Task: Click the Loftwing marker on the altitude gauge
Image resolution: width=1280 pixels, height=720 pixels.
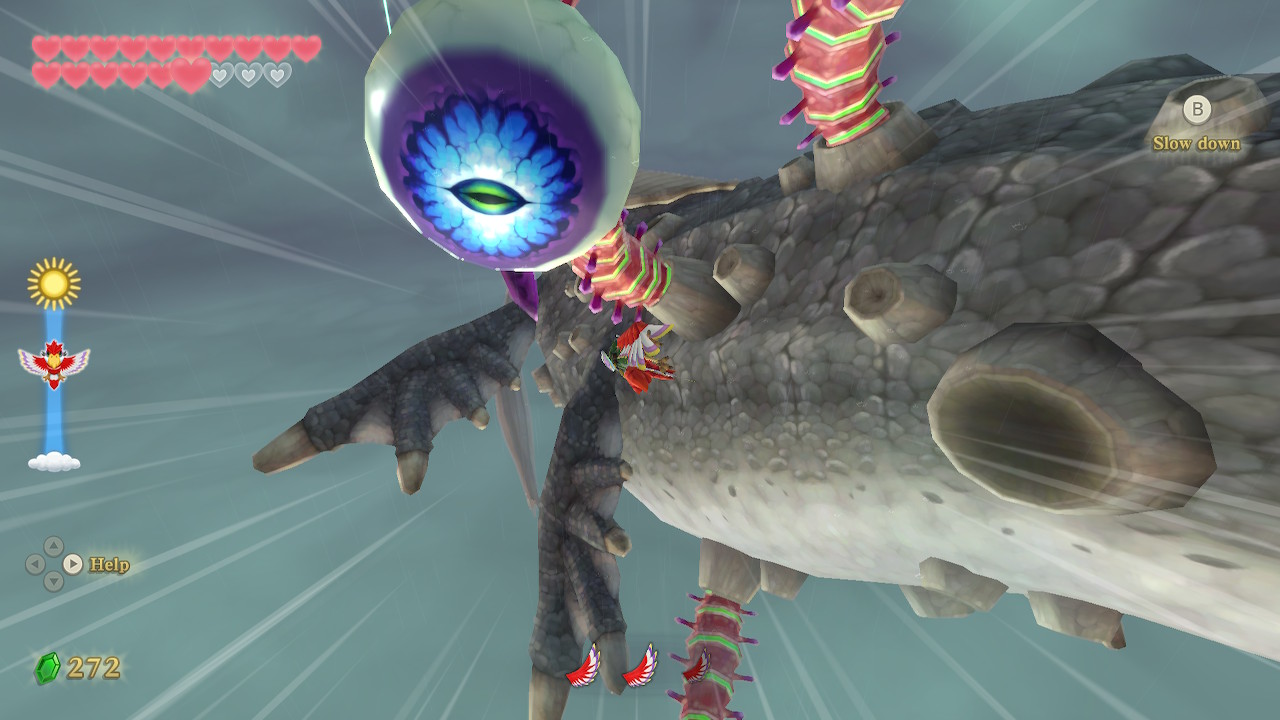Action: coord(54,362)
